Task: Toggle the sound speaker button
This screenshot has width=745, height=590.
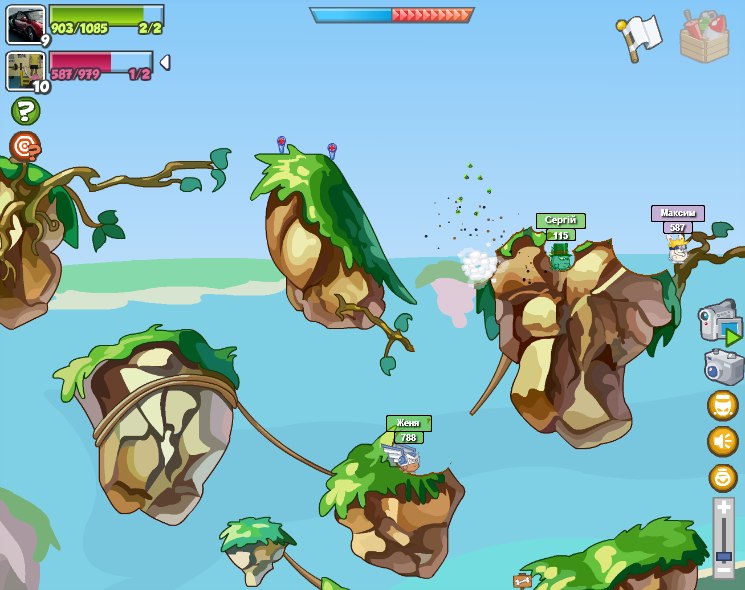Action: point(722,441)
